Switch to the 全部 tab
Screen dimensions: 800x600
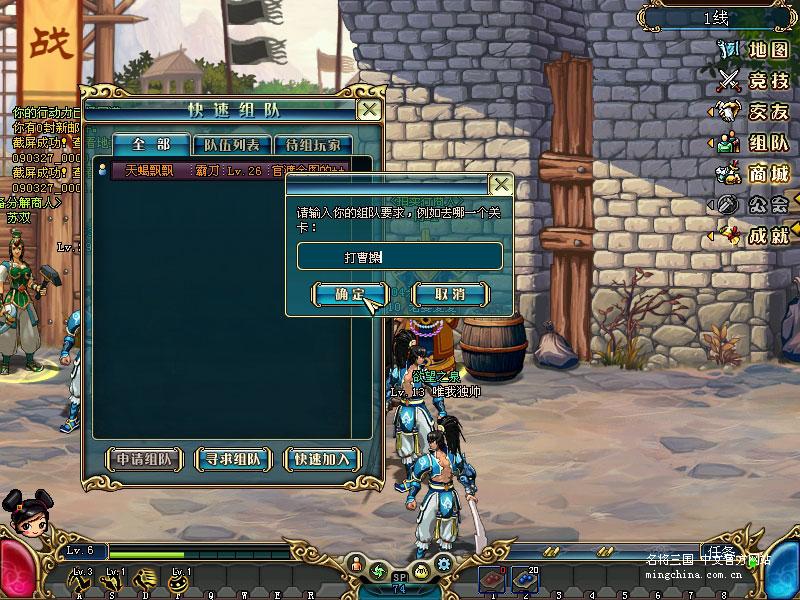coord(149,146)
